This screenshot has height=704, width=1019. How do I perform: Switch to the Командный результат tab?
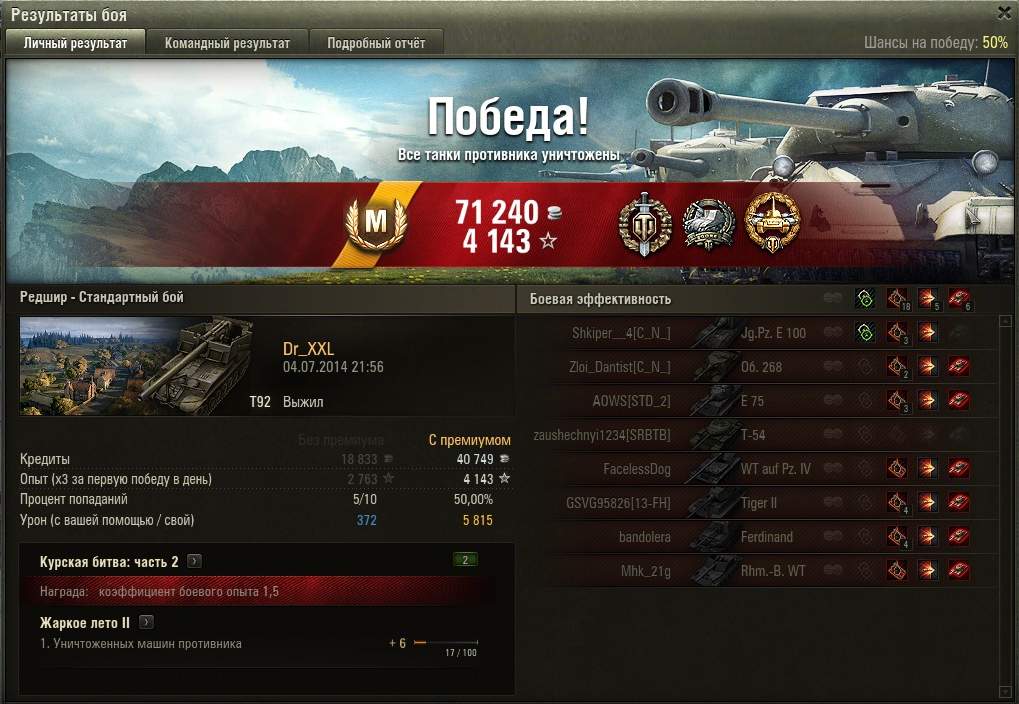click(227, 43)
